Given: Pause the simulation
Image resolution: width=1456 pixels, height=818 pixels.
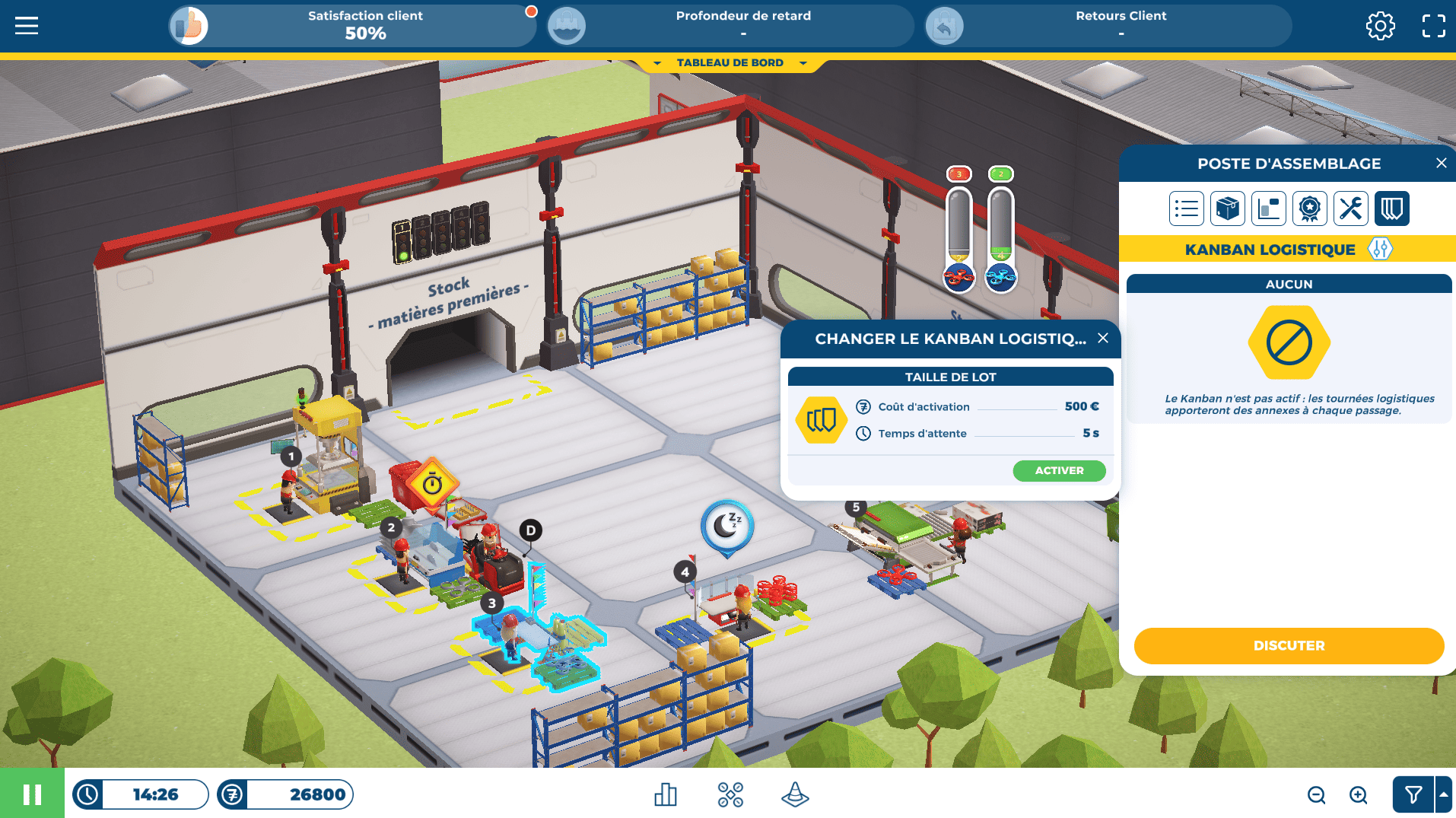Looking at the screenshot, I should (32, 794).
